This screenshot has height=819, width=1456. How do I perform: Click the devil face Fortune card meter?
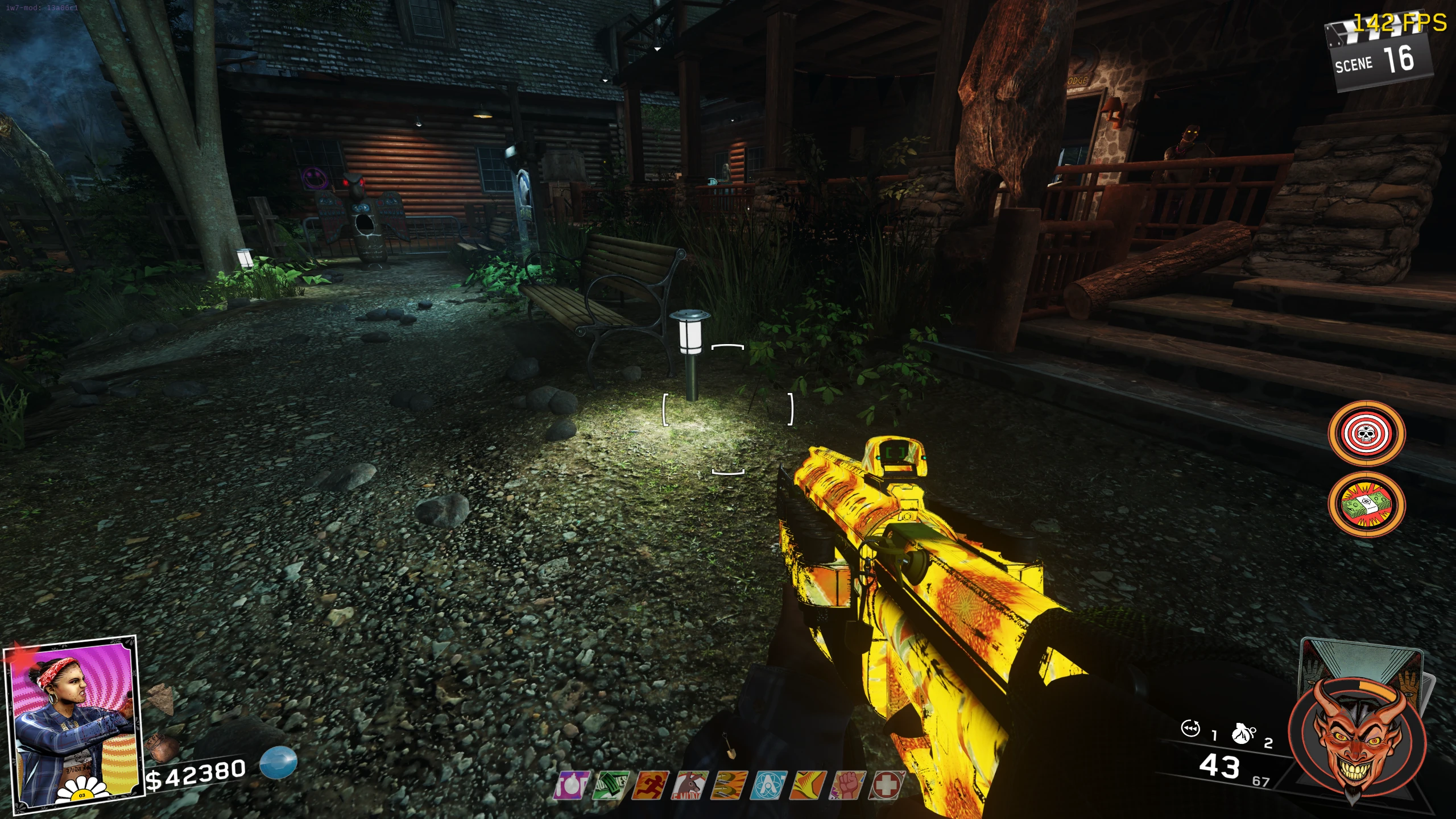point(1356,739)
